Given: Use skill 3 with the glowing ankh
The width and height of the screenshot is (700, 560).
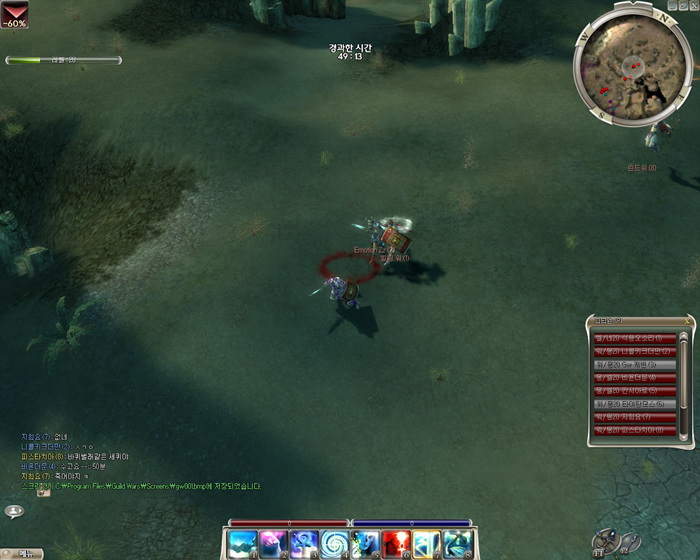Looking at the screenshot, I should pyautogui.click(x=304, y=544).
